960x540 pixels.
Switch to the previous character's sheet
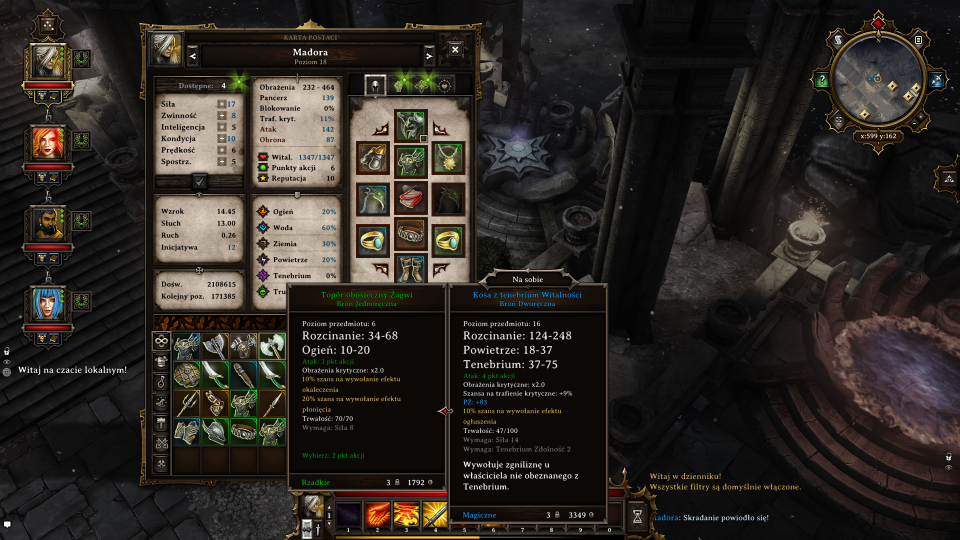[193, 55]
